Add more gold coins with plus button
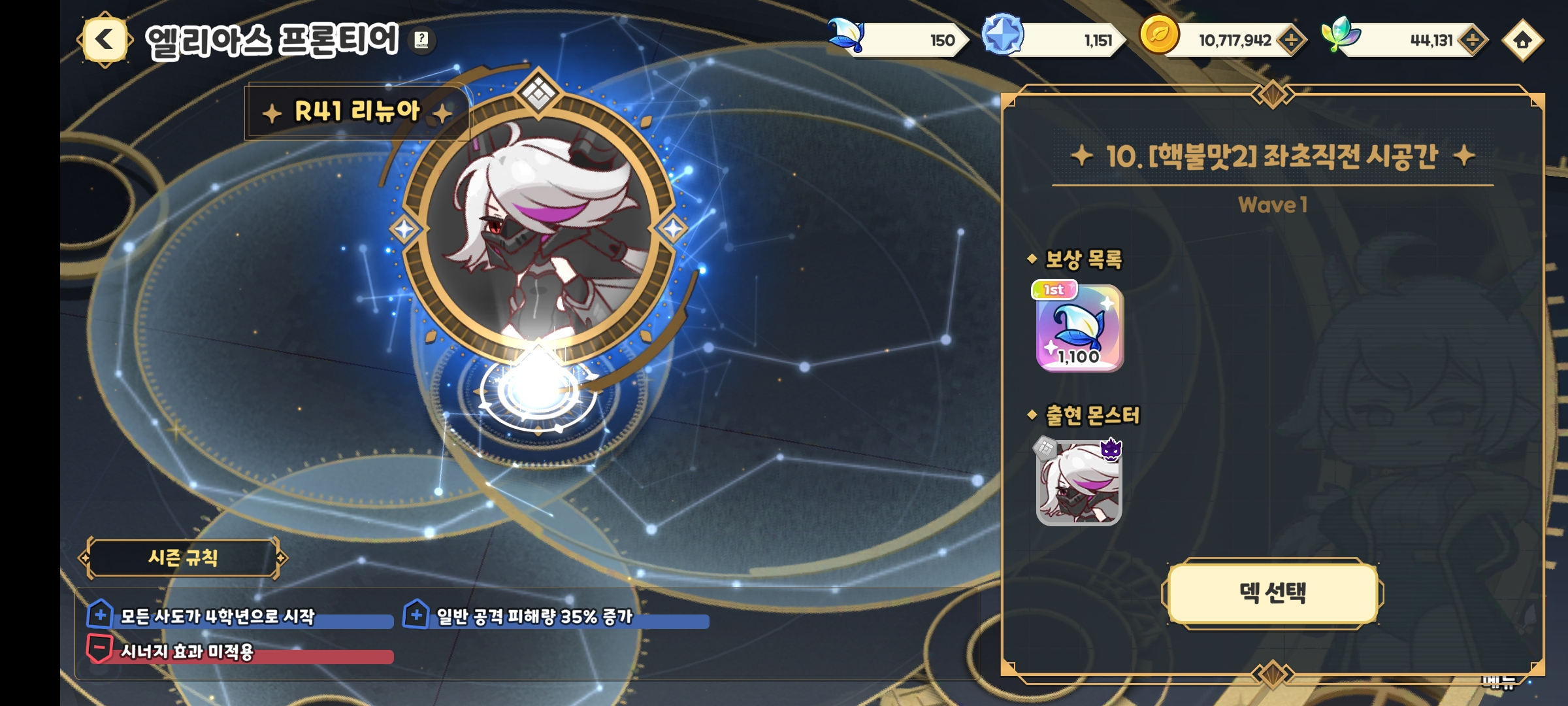The width and height of the screenshot is (1568, 706). (x=1291, y=41)
